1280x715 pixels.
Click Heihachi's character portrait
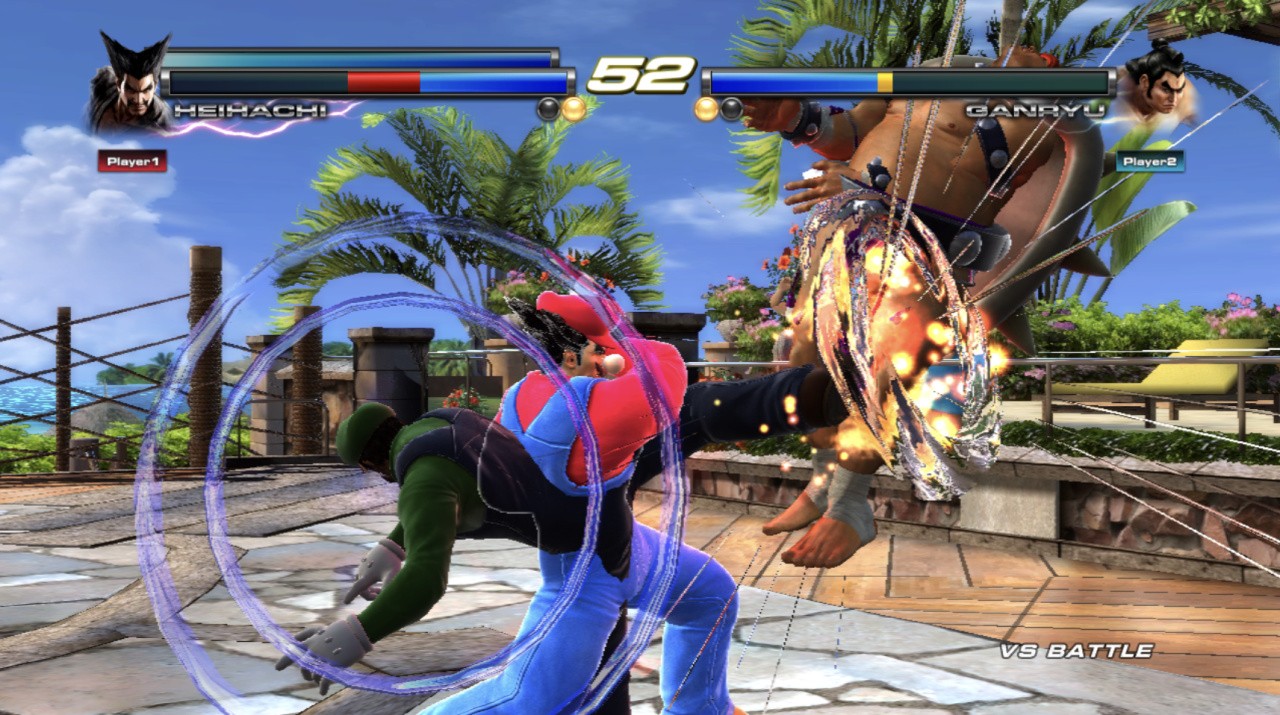click(130, 85)
